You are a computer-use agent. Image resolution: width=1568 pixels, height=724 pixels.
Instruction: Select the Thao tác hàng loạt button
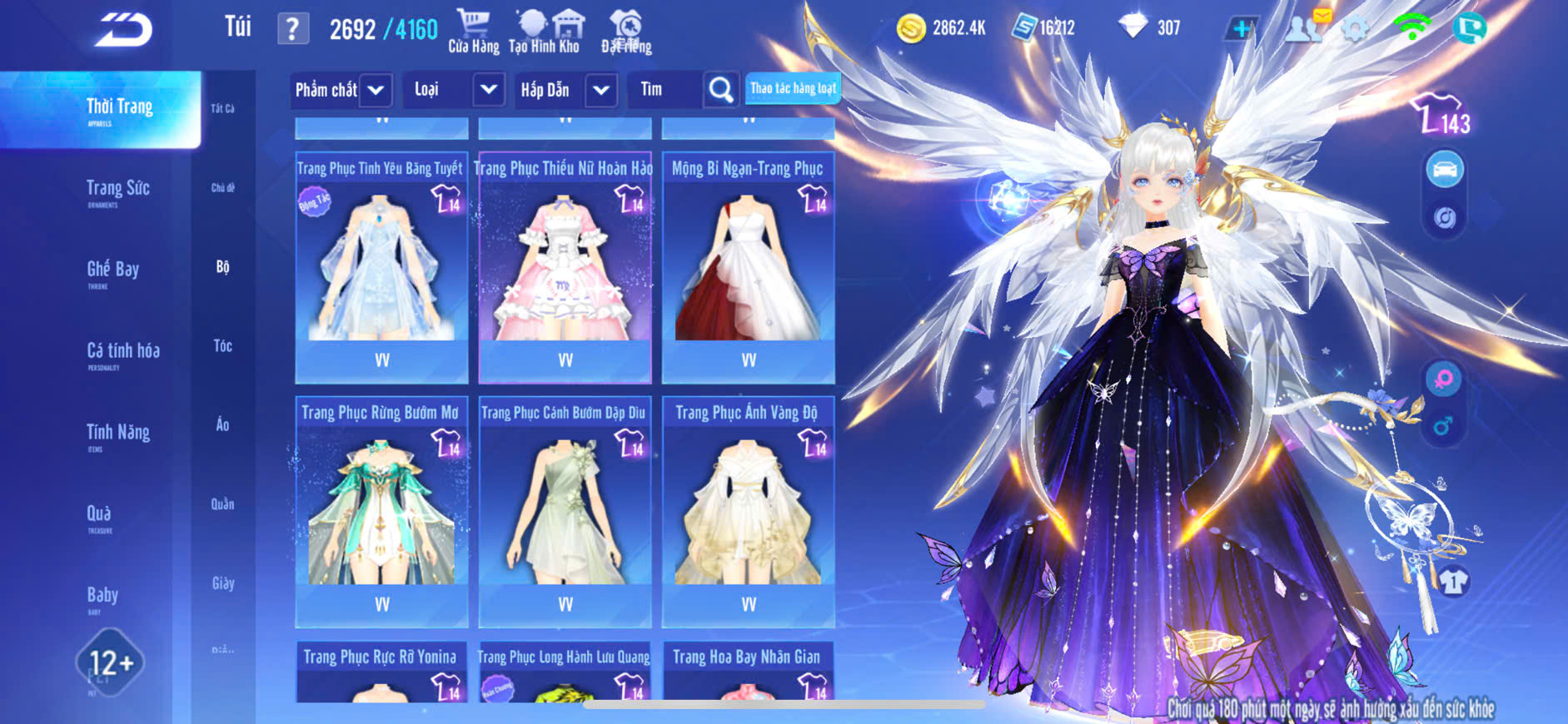(792, 88)
